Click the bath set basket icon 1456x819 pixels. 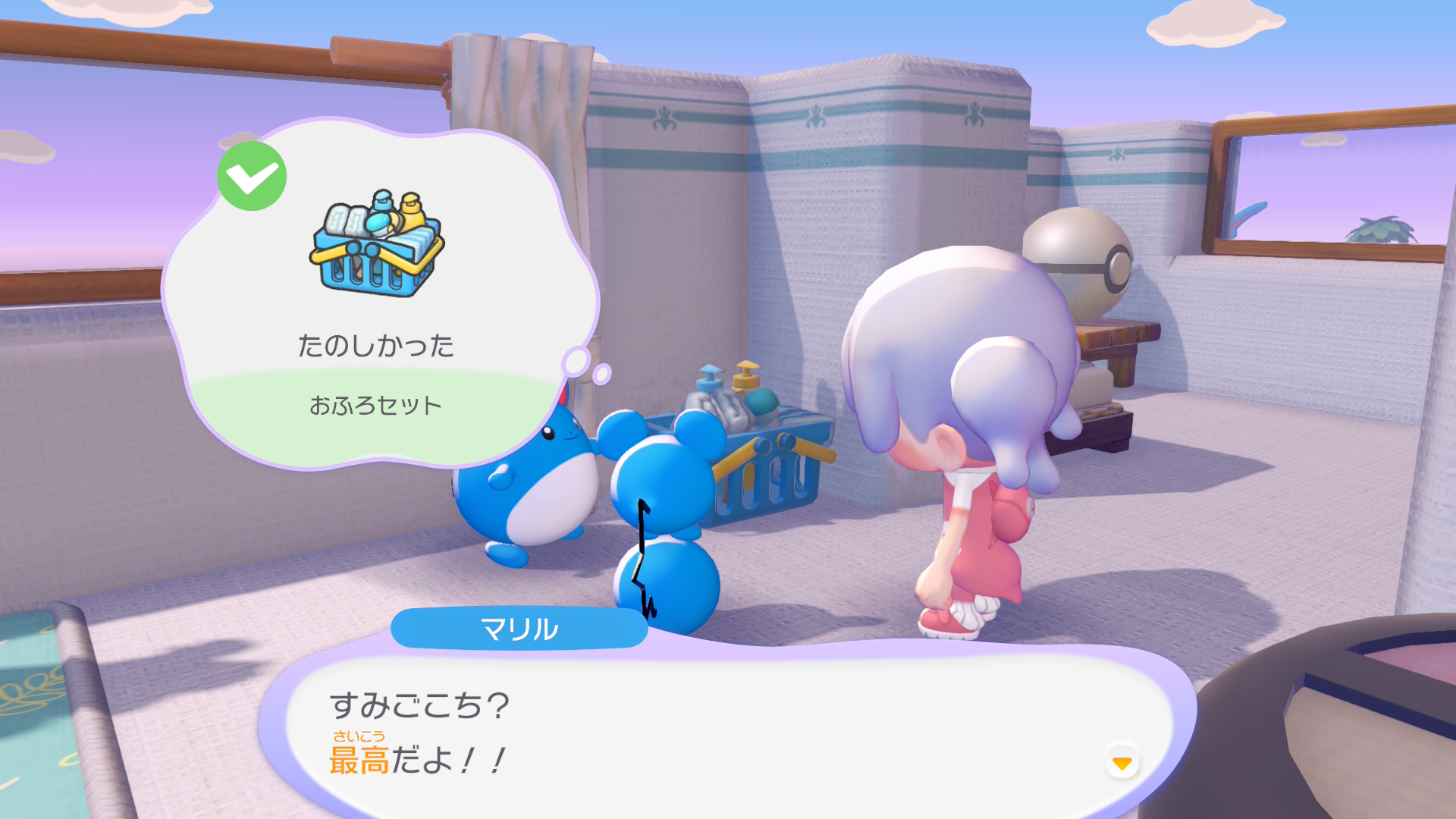coord(377,243)
